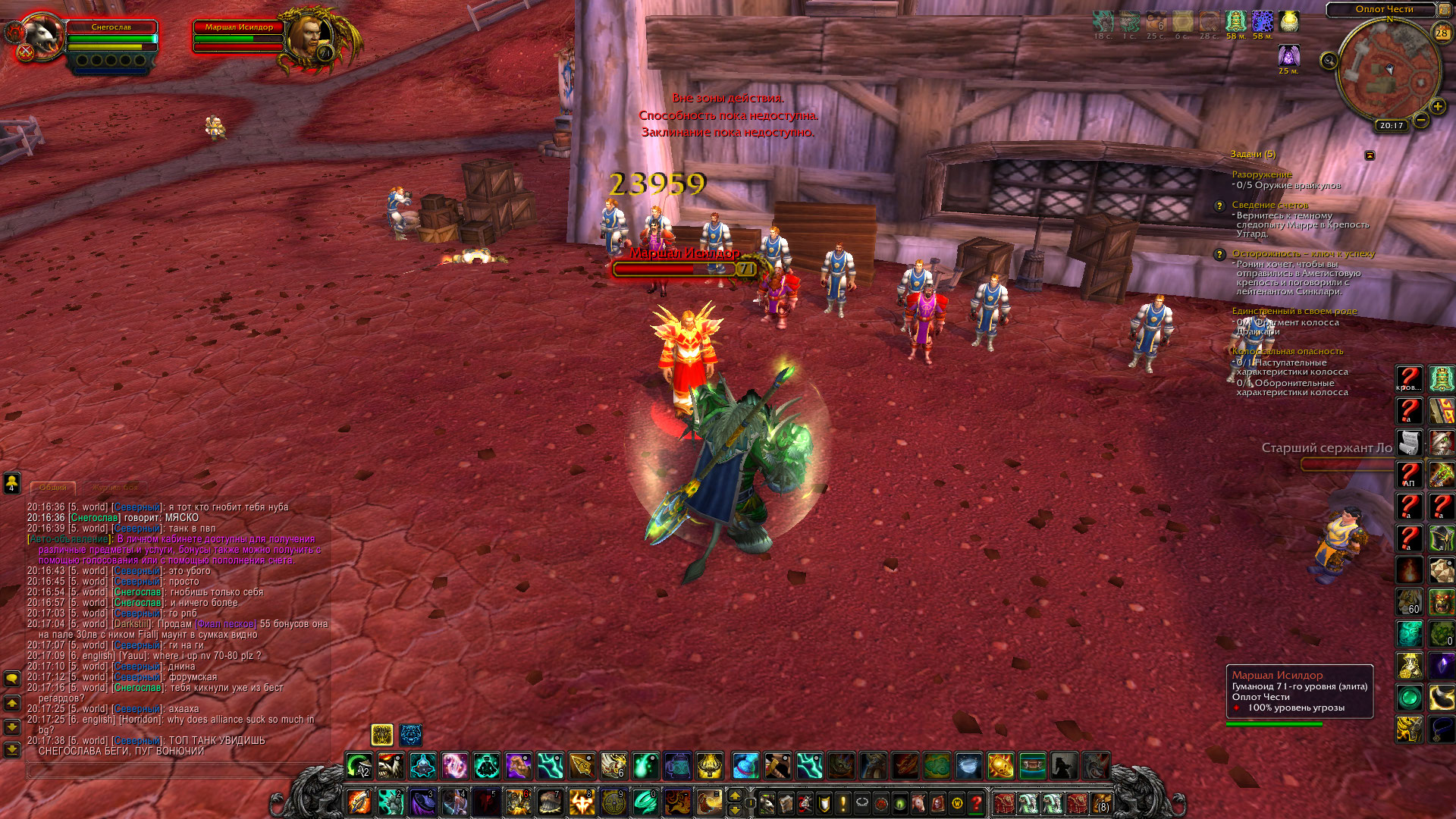Open the Сведение счетов quest entry
This screenshot has width=1456, height=819.
click(x=1269, y=205)
